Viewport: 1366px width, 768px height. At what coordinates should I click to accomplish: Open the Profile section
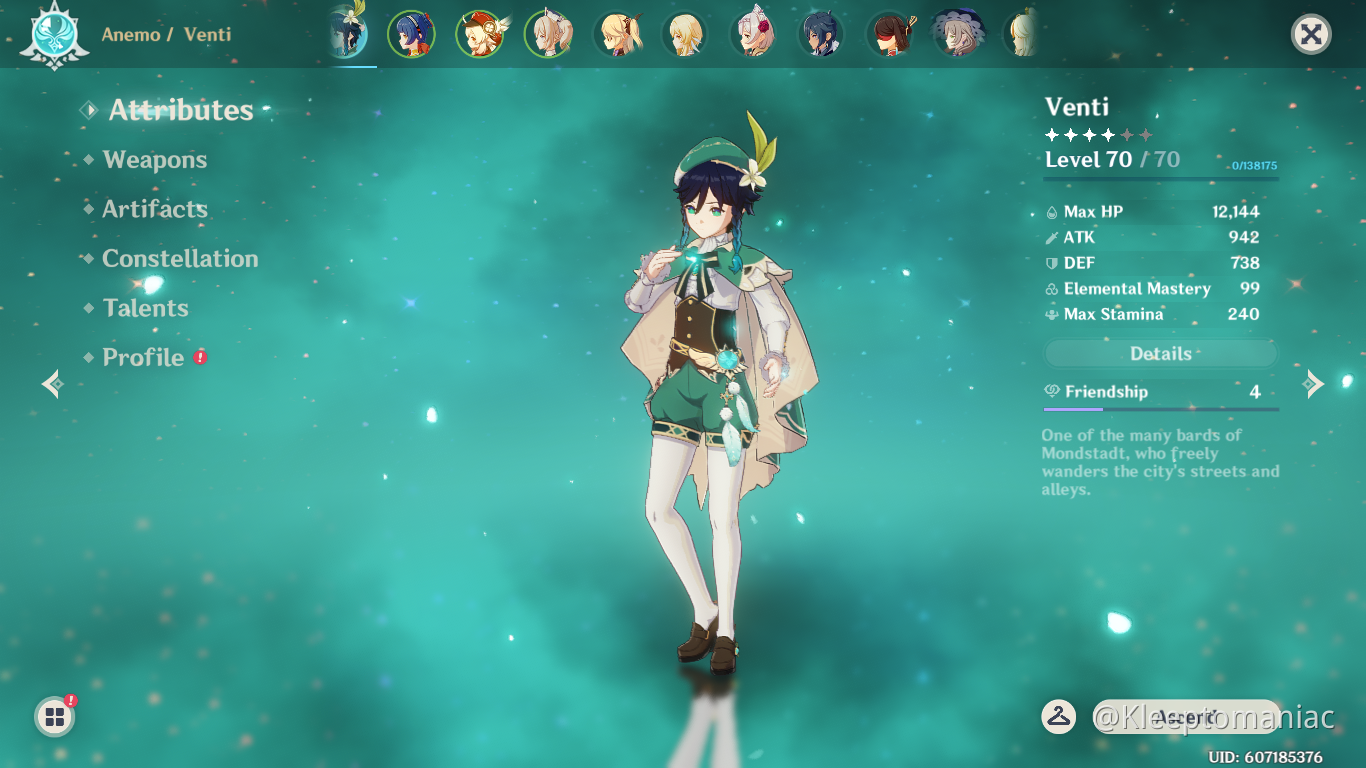tap(143, 358)
